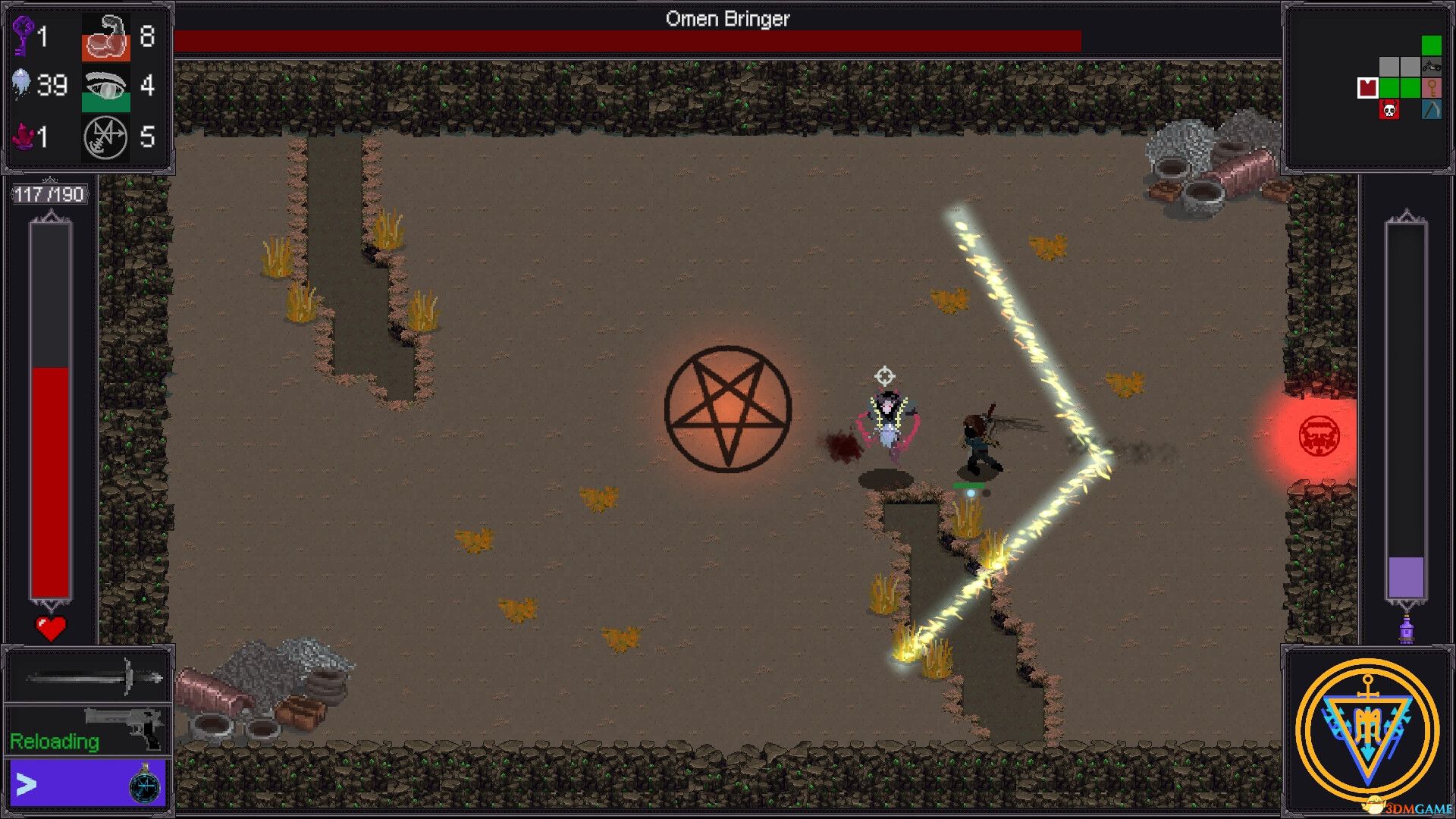Click the purple key counter icon
The width and height of the screenshot is (1456, 819).
(23, 36)
